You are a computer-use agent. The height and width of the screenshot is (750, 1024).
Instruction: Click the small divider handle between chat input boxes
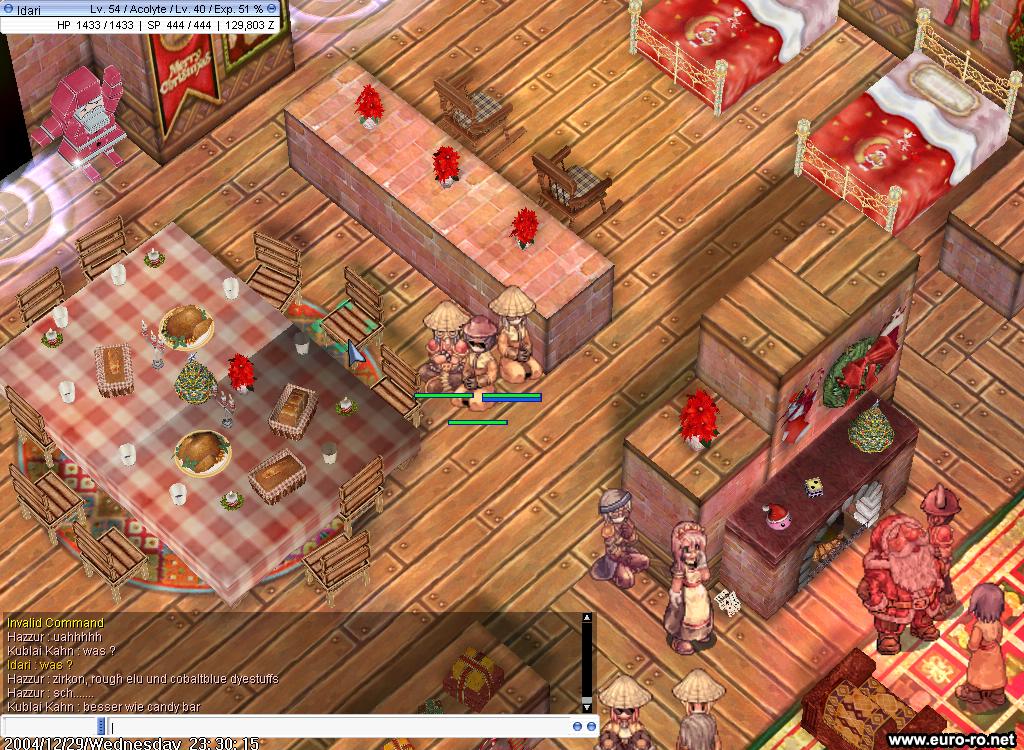tap(101, 726)
